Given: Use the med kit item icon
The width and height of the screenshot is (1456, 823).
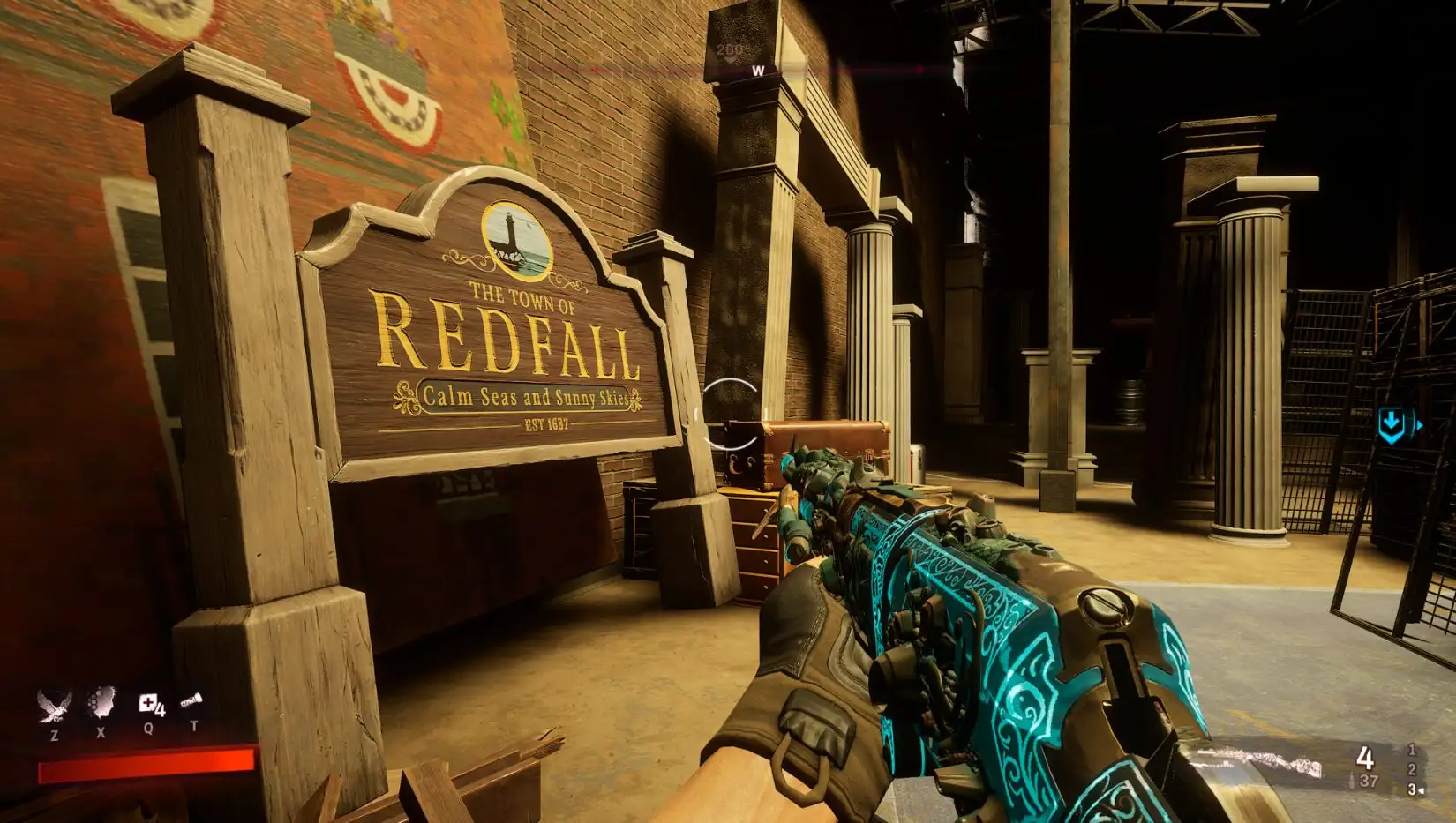Looking at the screenshot, I should click(149, 704).
